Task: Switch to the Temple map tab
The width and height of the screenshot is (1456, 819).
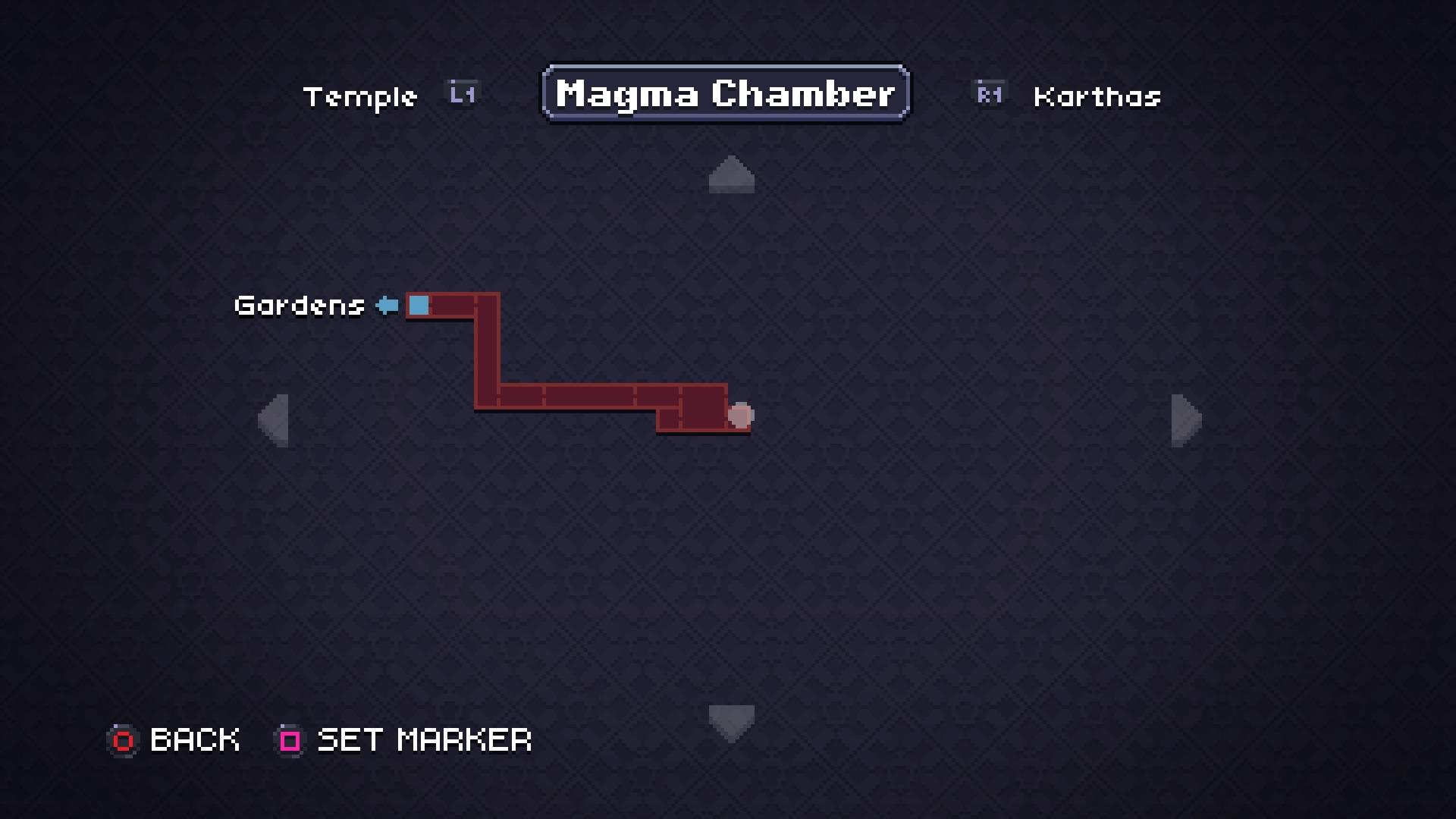Action: pyautogui.click(x=362, y=96)
